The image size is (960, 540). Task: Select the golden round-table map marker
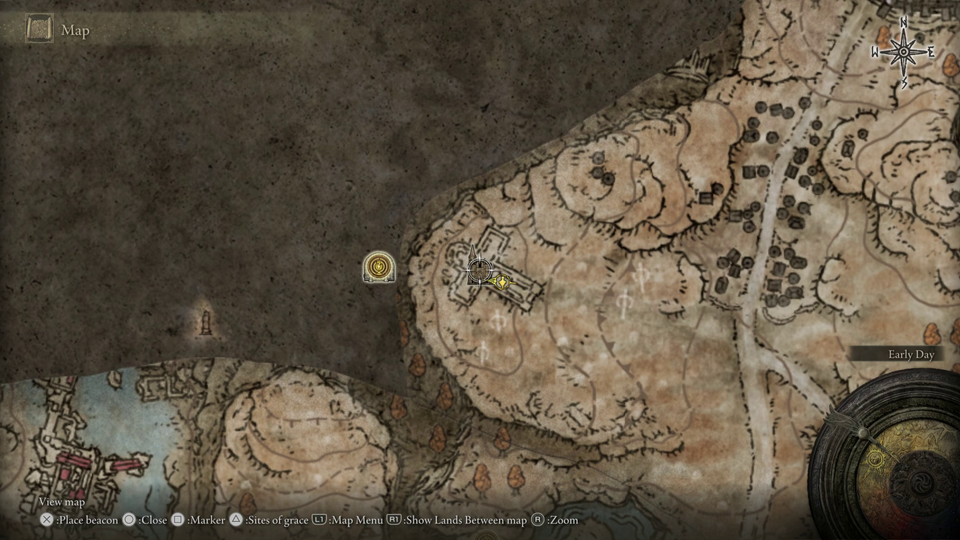380,267
